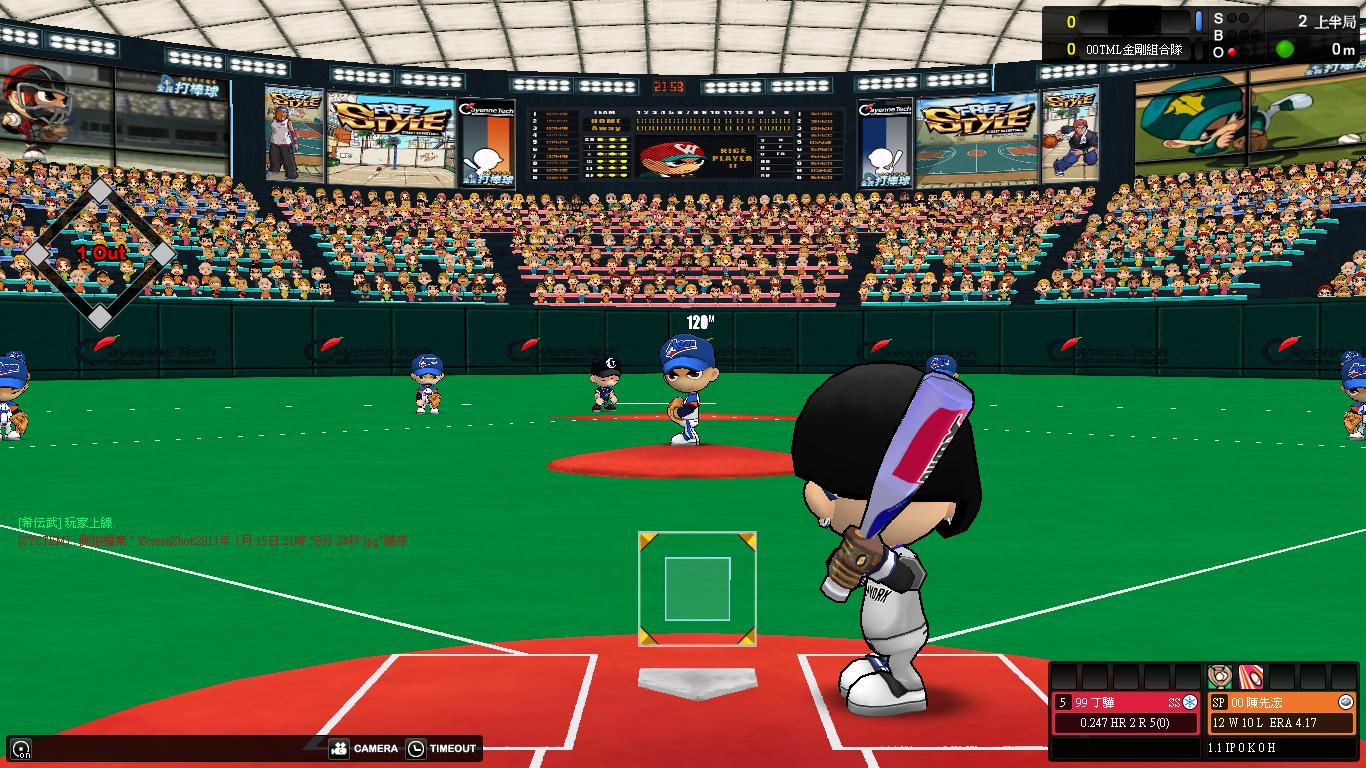Click the grey stone icon on the pitcher card
The height and width of the screenshot is (768, 1366).
tap(1345, 702)
